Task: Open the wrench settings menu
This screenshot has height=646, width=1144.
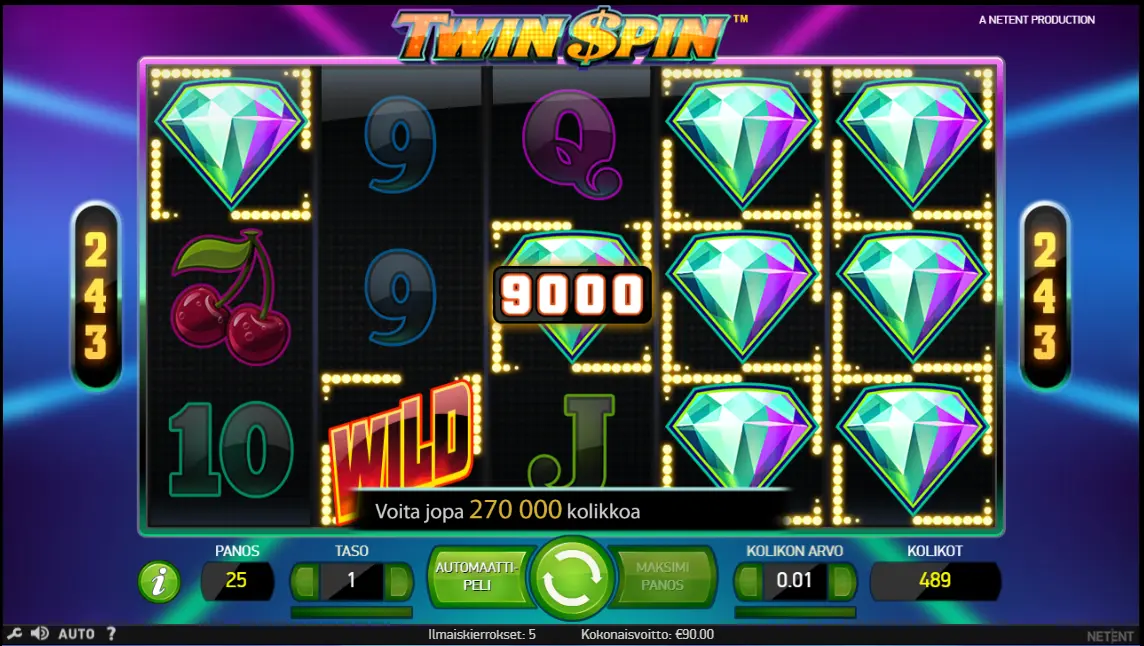Action: click(x=14, y=633)
